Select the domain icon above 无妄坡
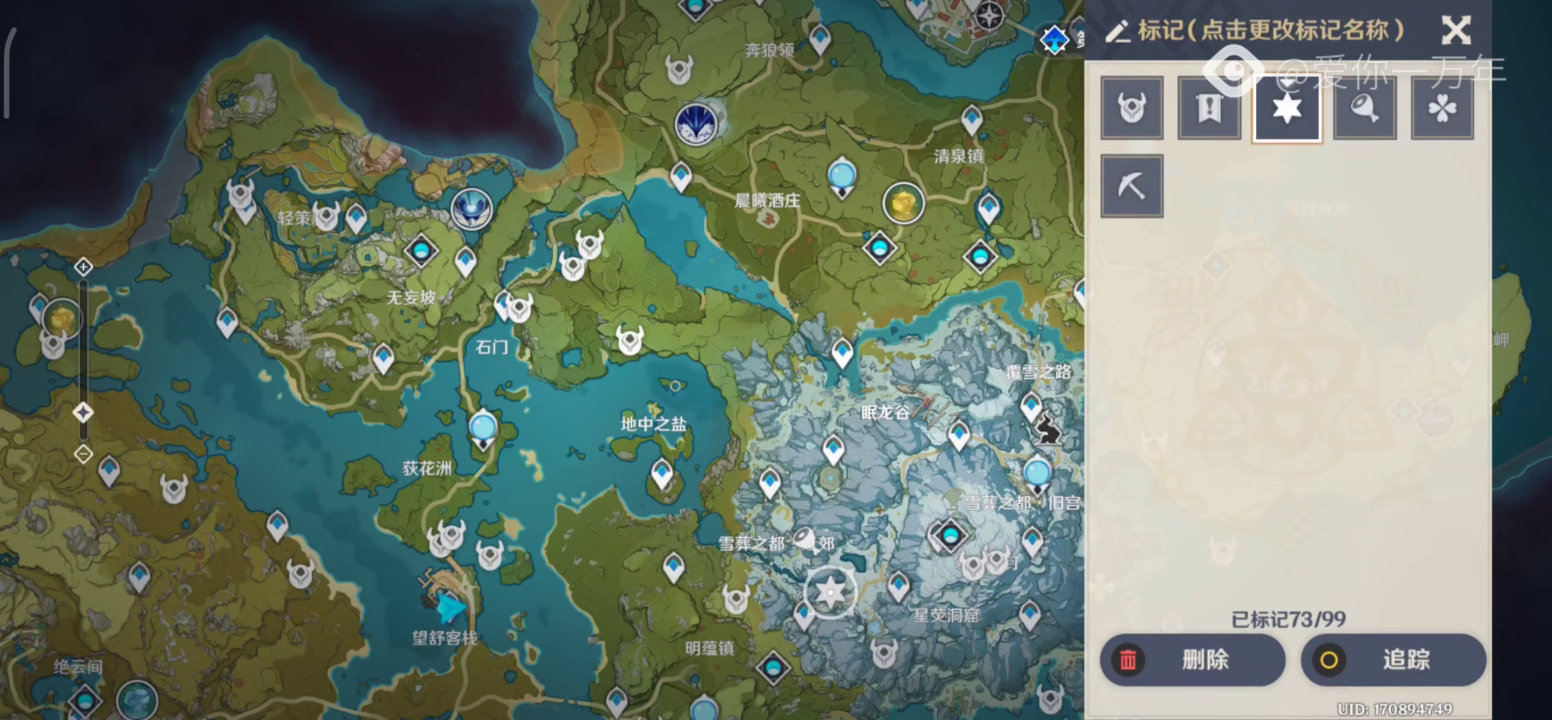The height and width of the screenshot is (720, 1552). click(422, 250)
